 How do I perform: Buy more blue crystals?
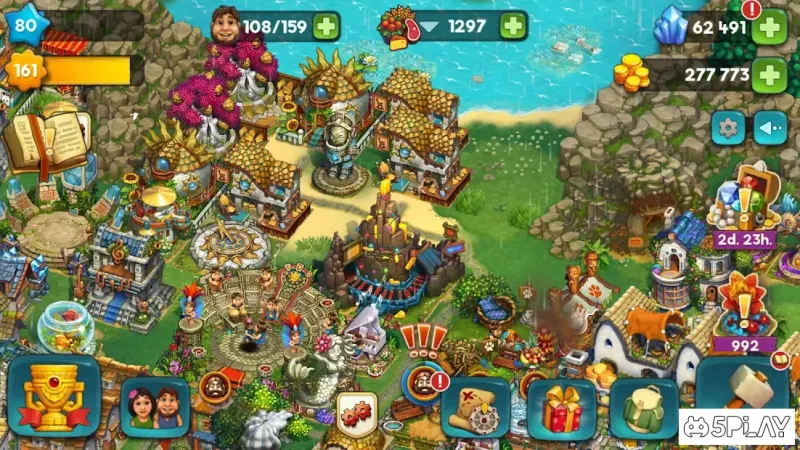tap(768, 27)
